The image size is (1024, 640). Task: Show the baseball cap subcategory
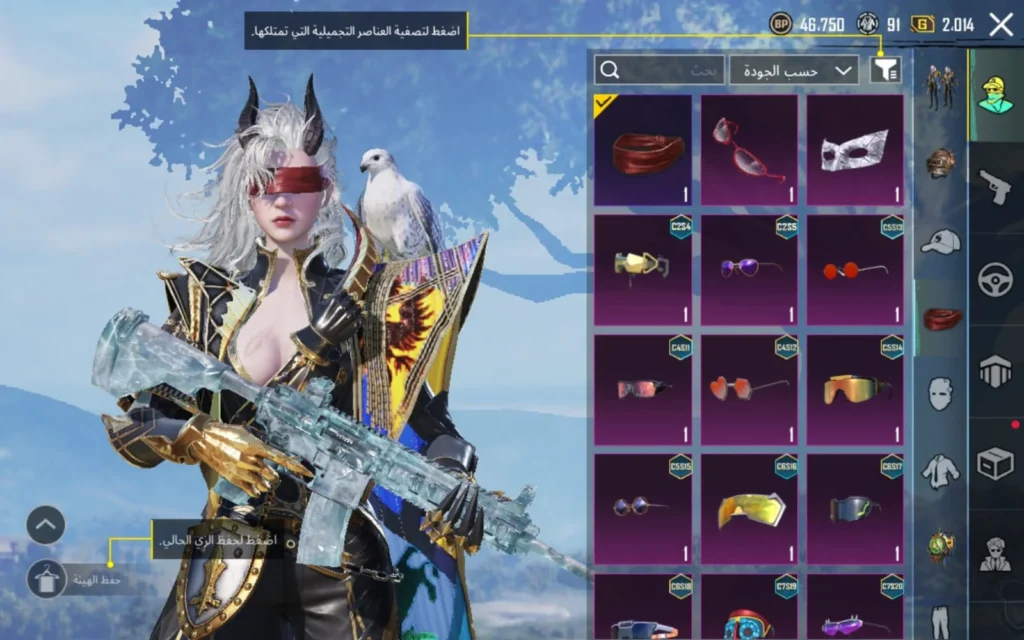(x=940, y=241)
